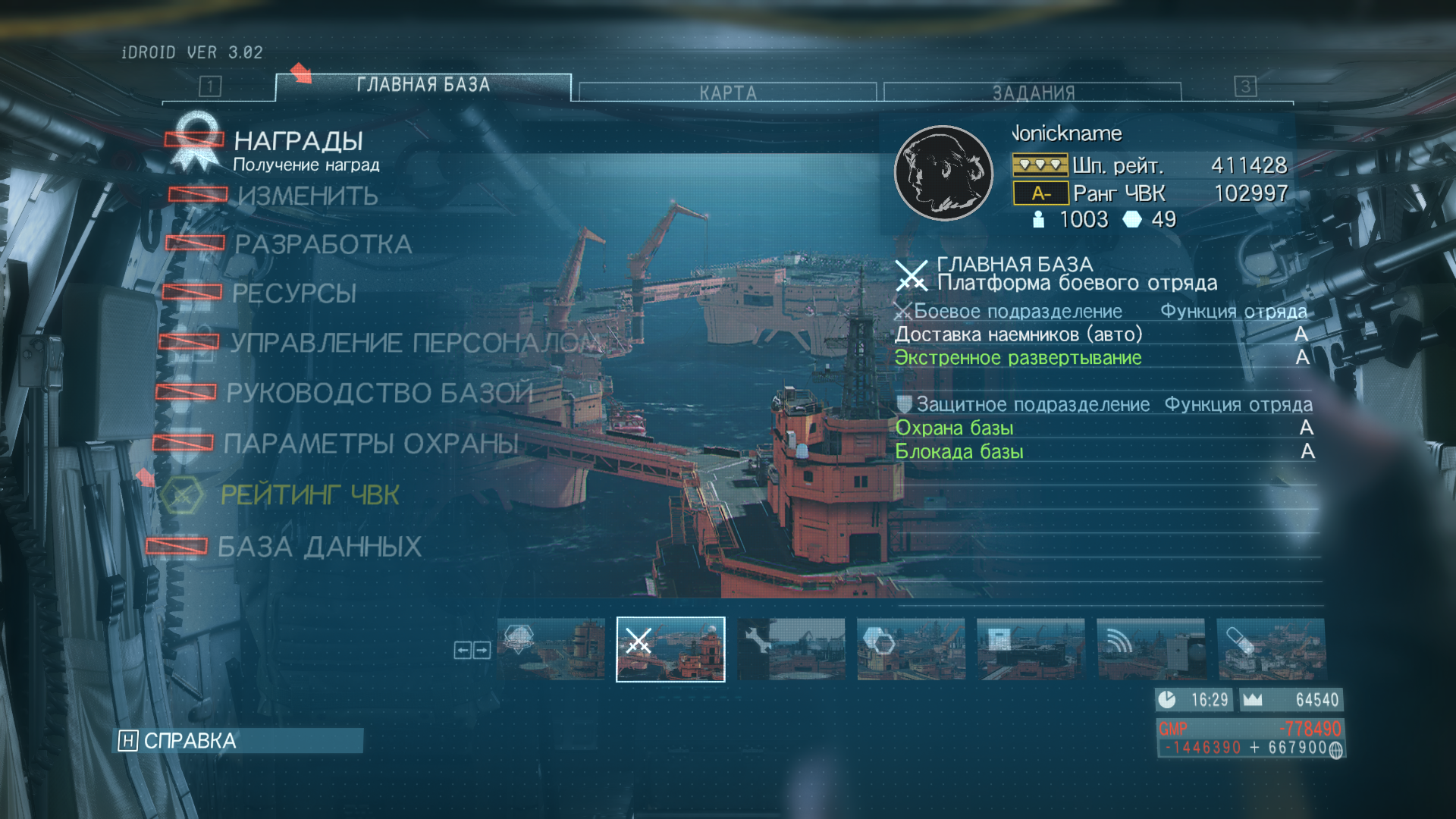Viewport: 1456px width, 819px height.
Task: Select the hexagon base development platform thumbnail
Action: [911, 649]
